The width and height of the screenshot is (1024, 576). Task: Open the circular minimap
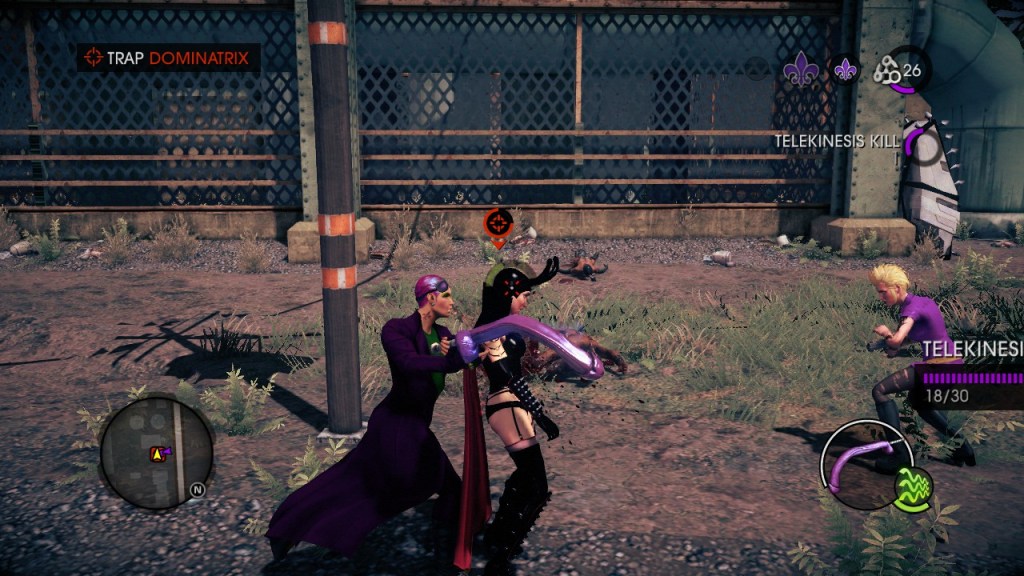click(156, 452)
